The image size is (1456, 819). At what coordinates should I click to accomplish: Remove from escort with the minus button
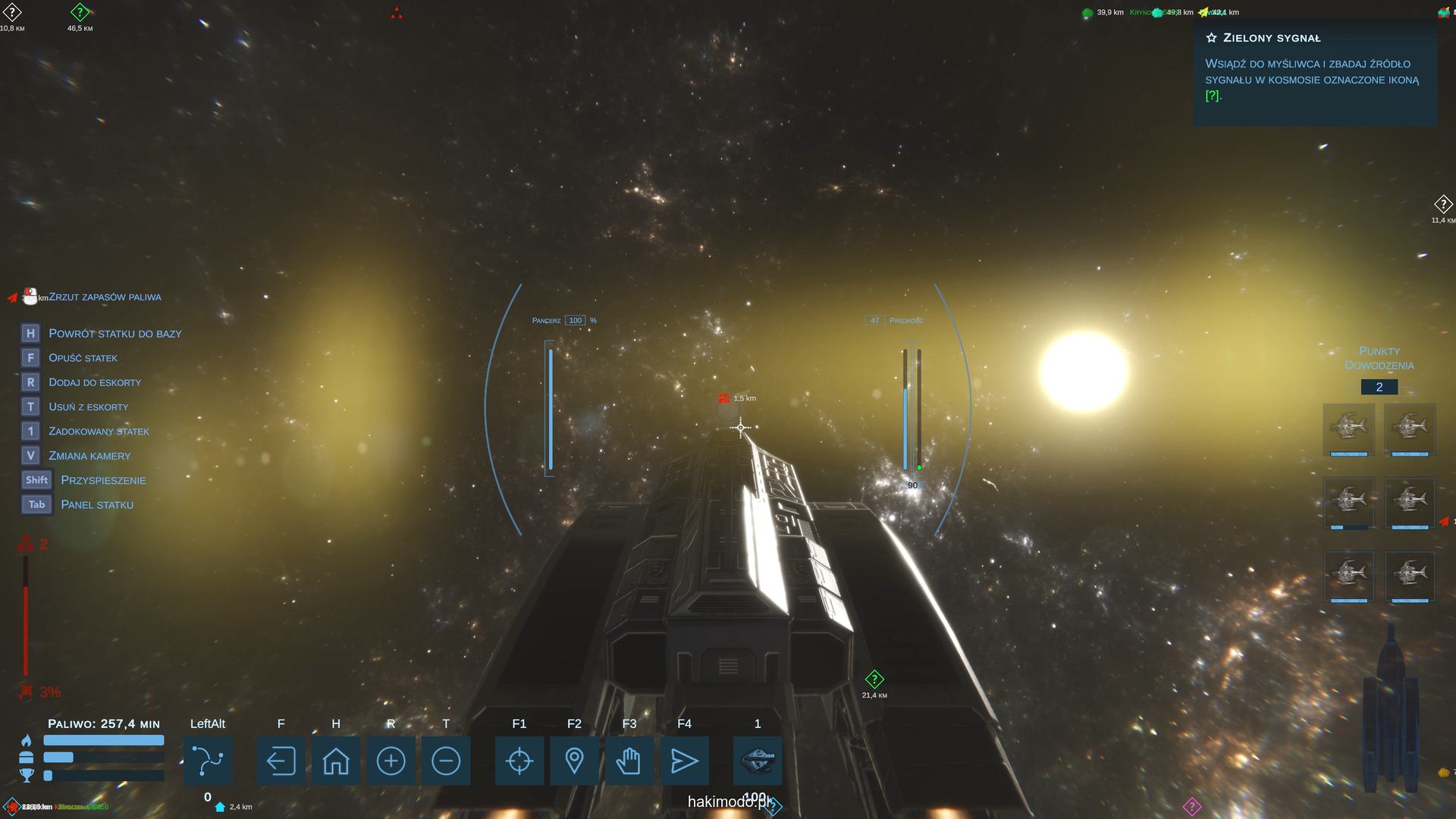(446, 761)
